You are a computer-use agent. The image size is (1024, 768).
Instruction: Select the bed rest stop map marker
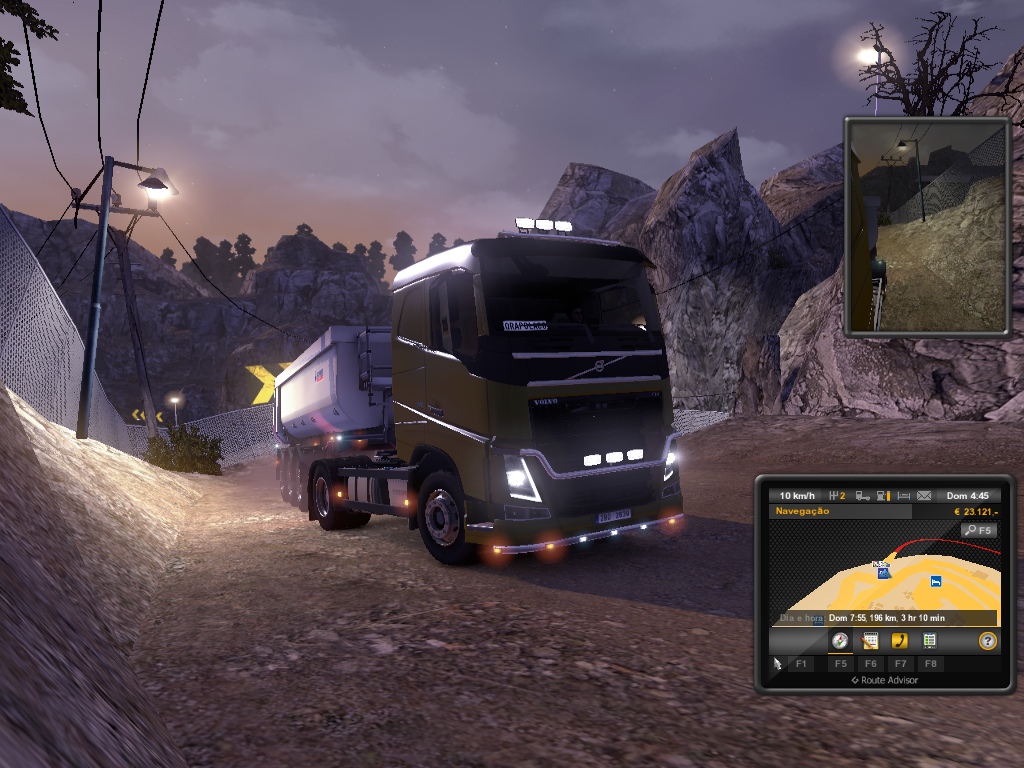click(936, 581)
